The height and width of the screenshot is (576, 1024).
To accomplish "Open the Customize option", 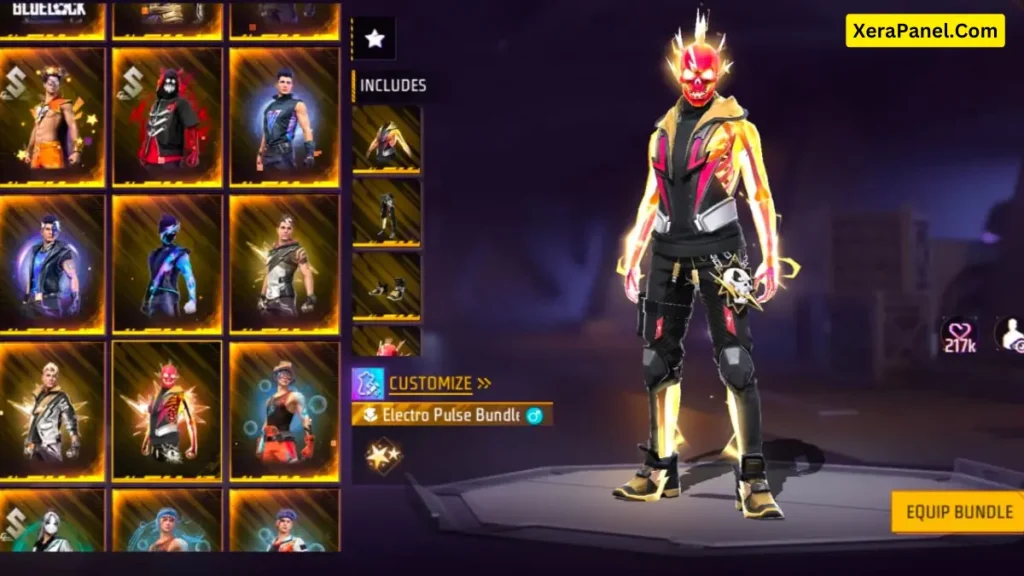I will (x=430, y=383).
